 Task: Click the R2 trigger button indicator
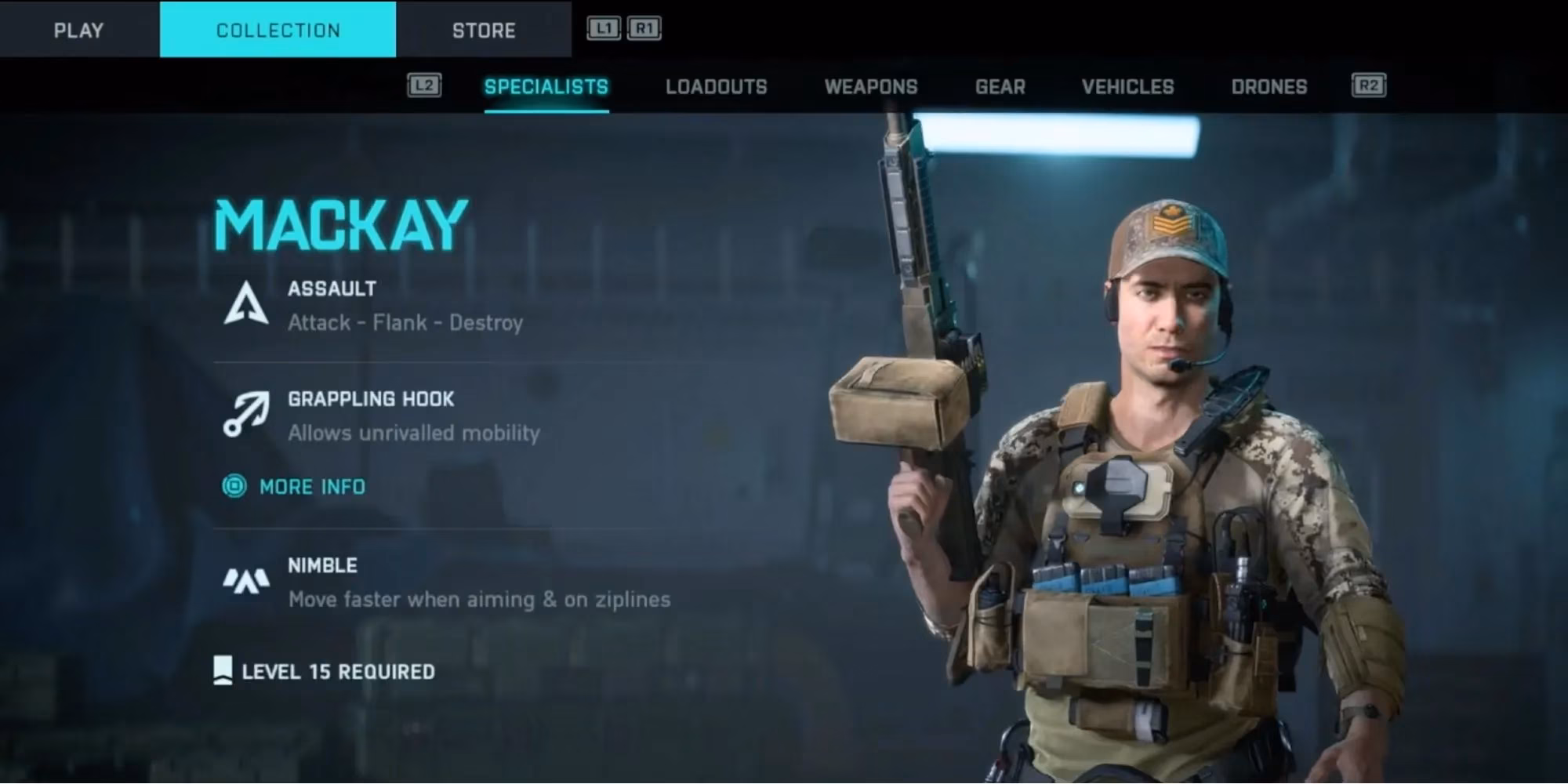[x=1370, y=85]
